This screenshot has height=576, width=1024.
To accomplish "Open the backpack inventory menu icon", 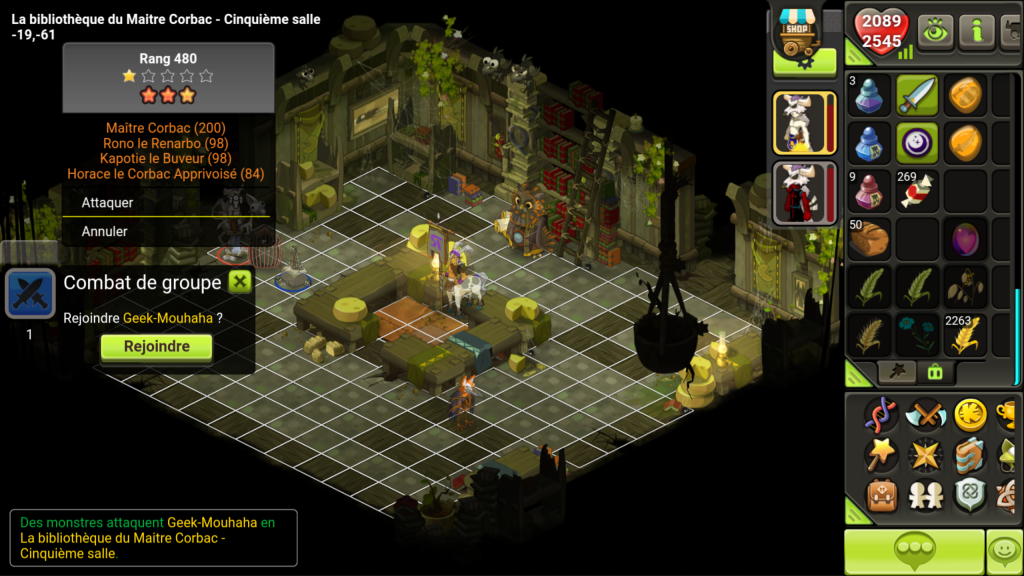I will [881, 495].
